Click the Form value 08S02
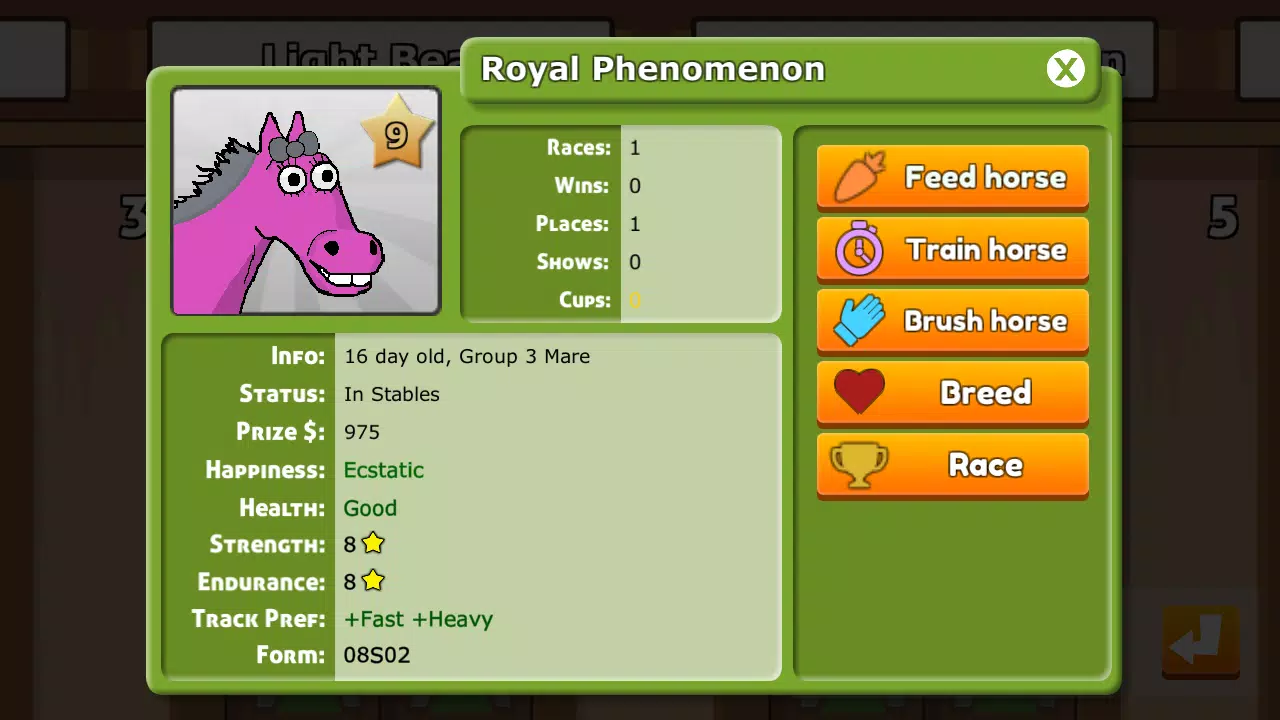1280x720 pixels. click(377, 655)
